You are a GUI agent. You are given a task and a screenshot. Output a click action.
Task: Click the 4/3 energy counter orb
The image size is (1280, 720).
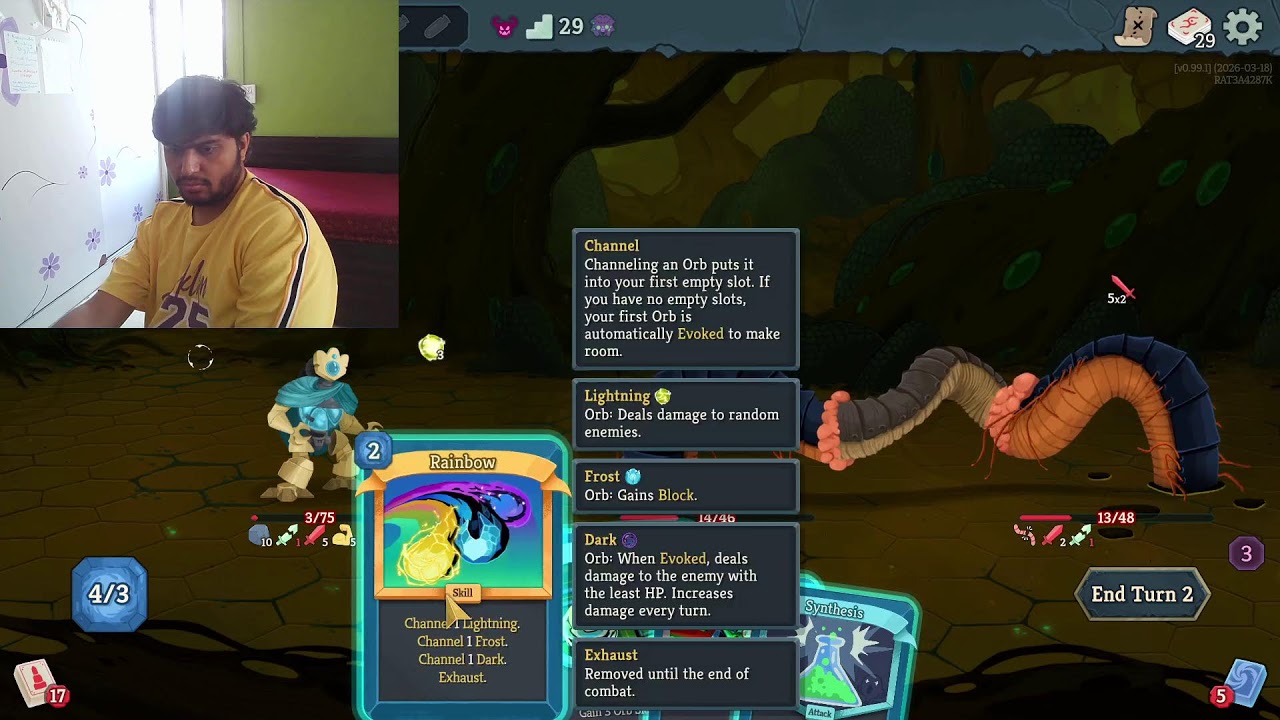[x=109, y=594]
